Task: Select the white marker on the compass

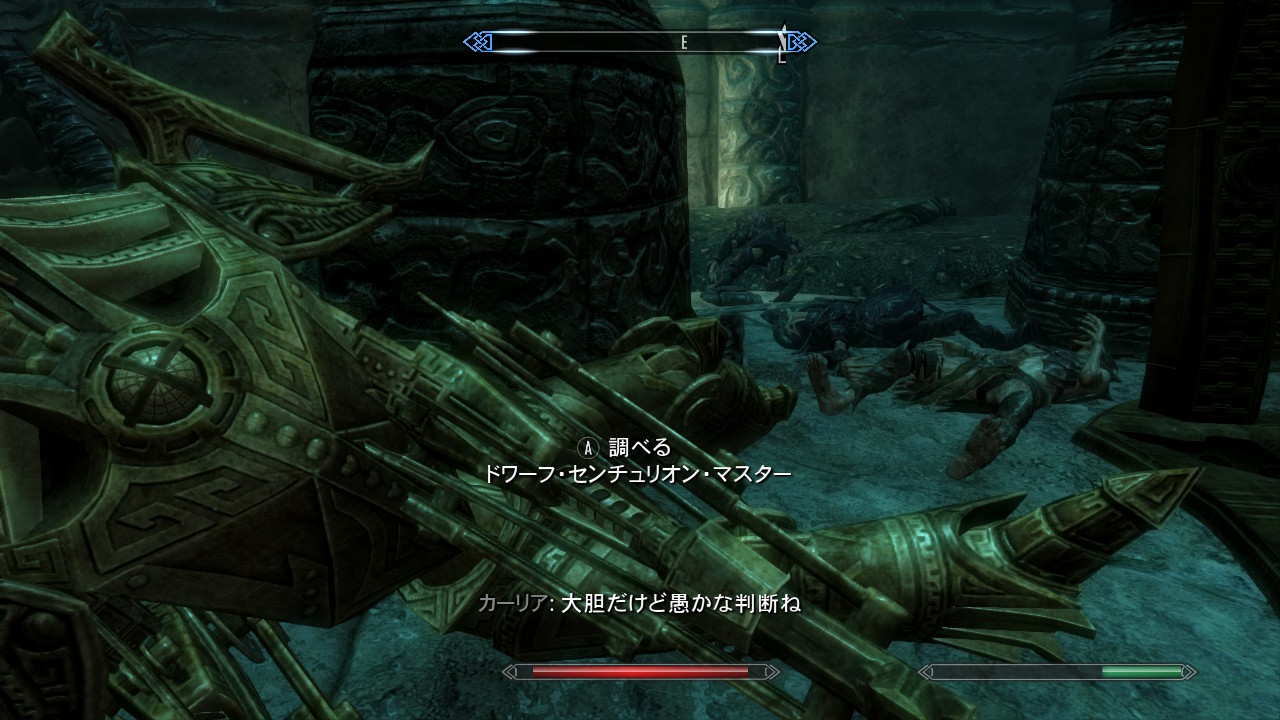Action: 783,40
